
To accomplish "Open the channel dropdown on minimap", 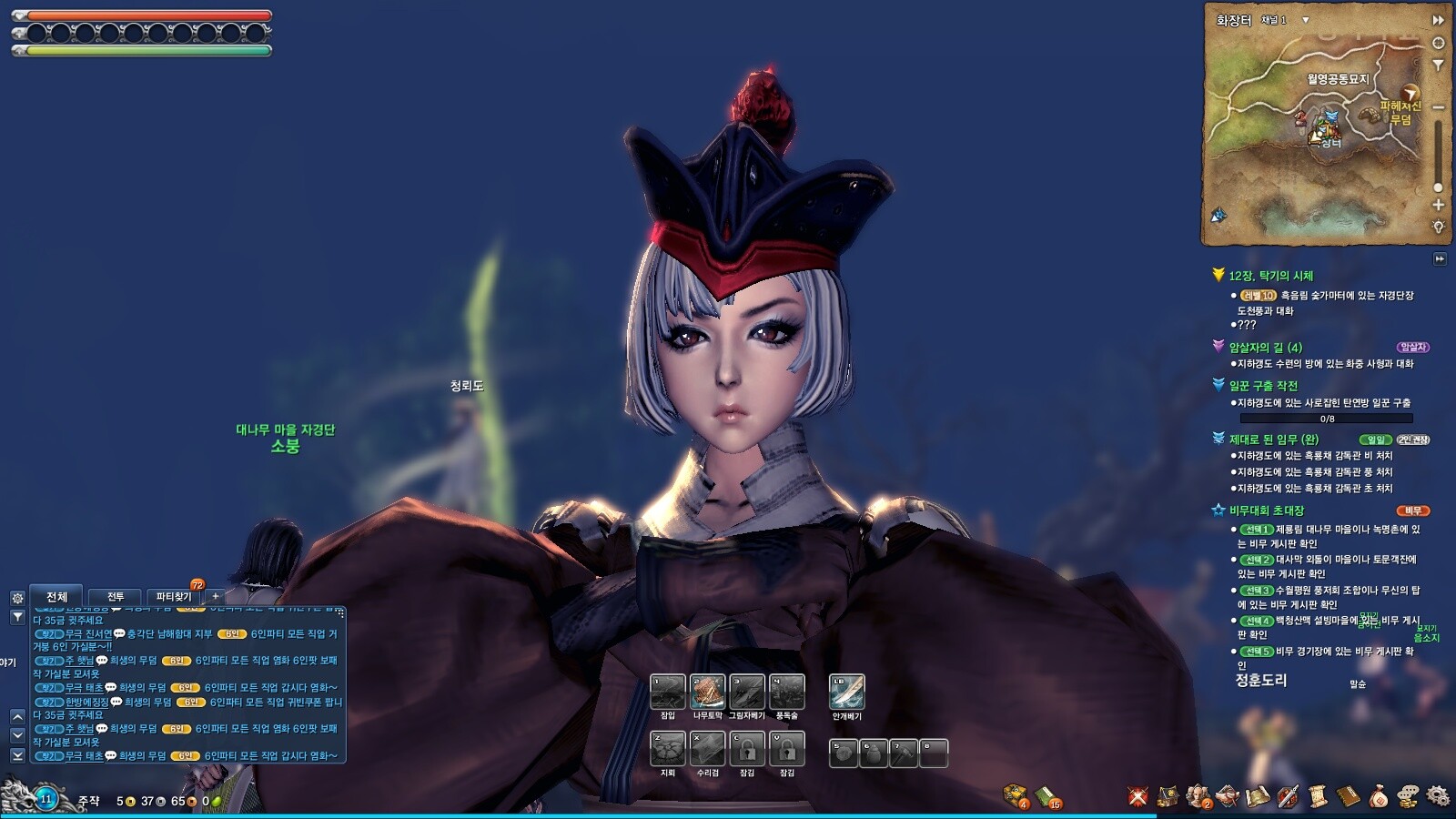I will (x=1306, y=20).
